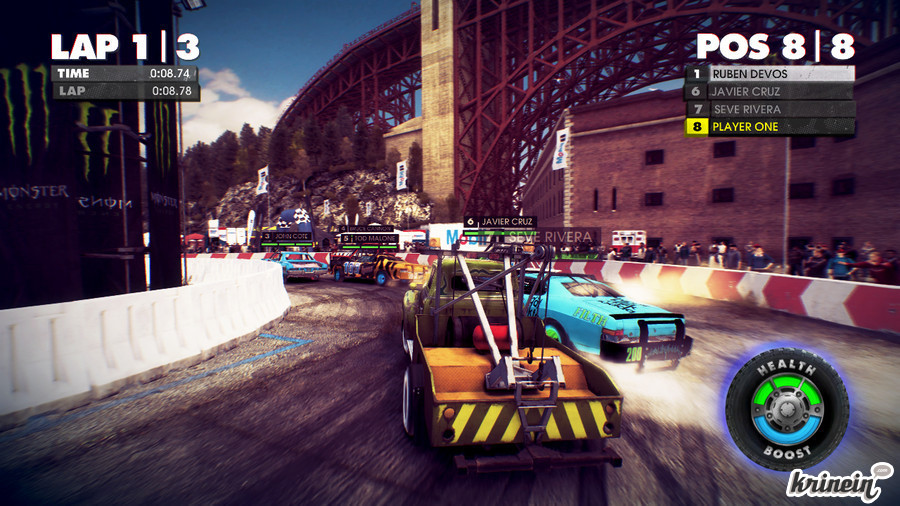
Task: Choose the Javier Cruz leaderboard row
Action: click(770, 91)
